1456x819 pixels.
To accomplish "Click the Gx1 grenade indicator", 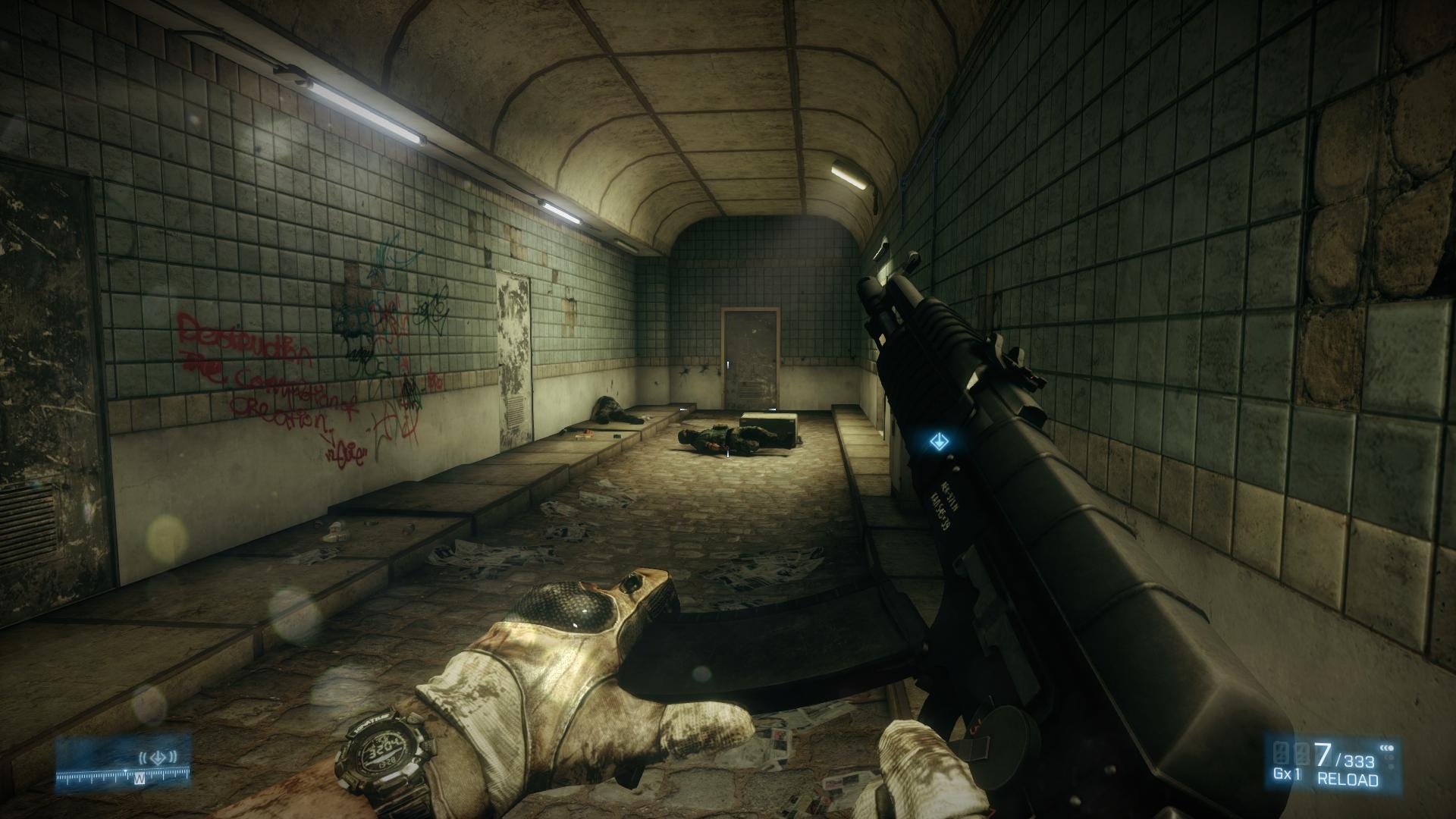I will pyautogui.click(x=1288, y=774).
